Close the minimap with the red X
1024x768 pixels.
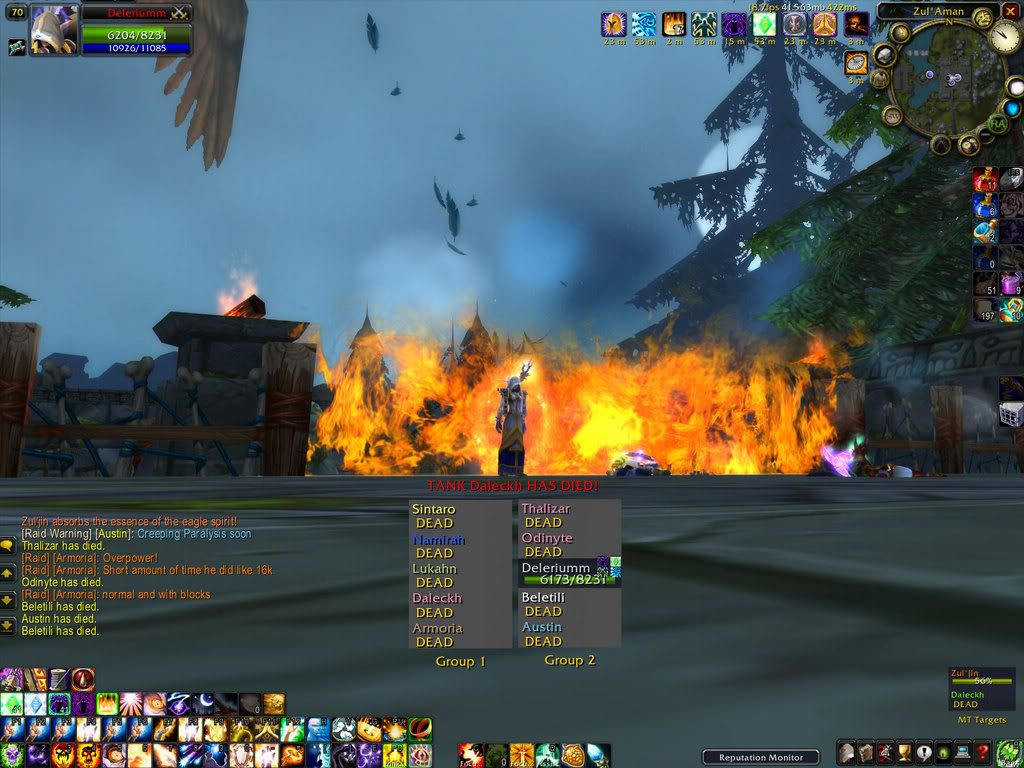(1010, 11)
